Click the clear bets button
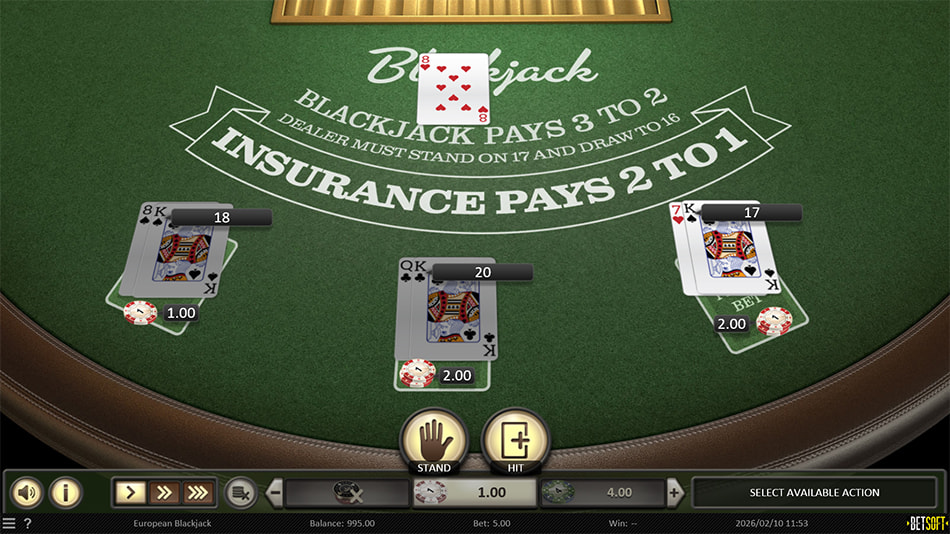This screenshot has width=950, height=534. point(240,492)
